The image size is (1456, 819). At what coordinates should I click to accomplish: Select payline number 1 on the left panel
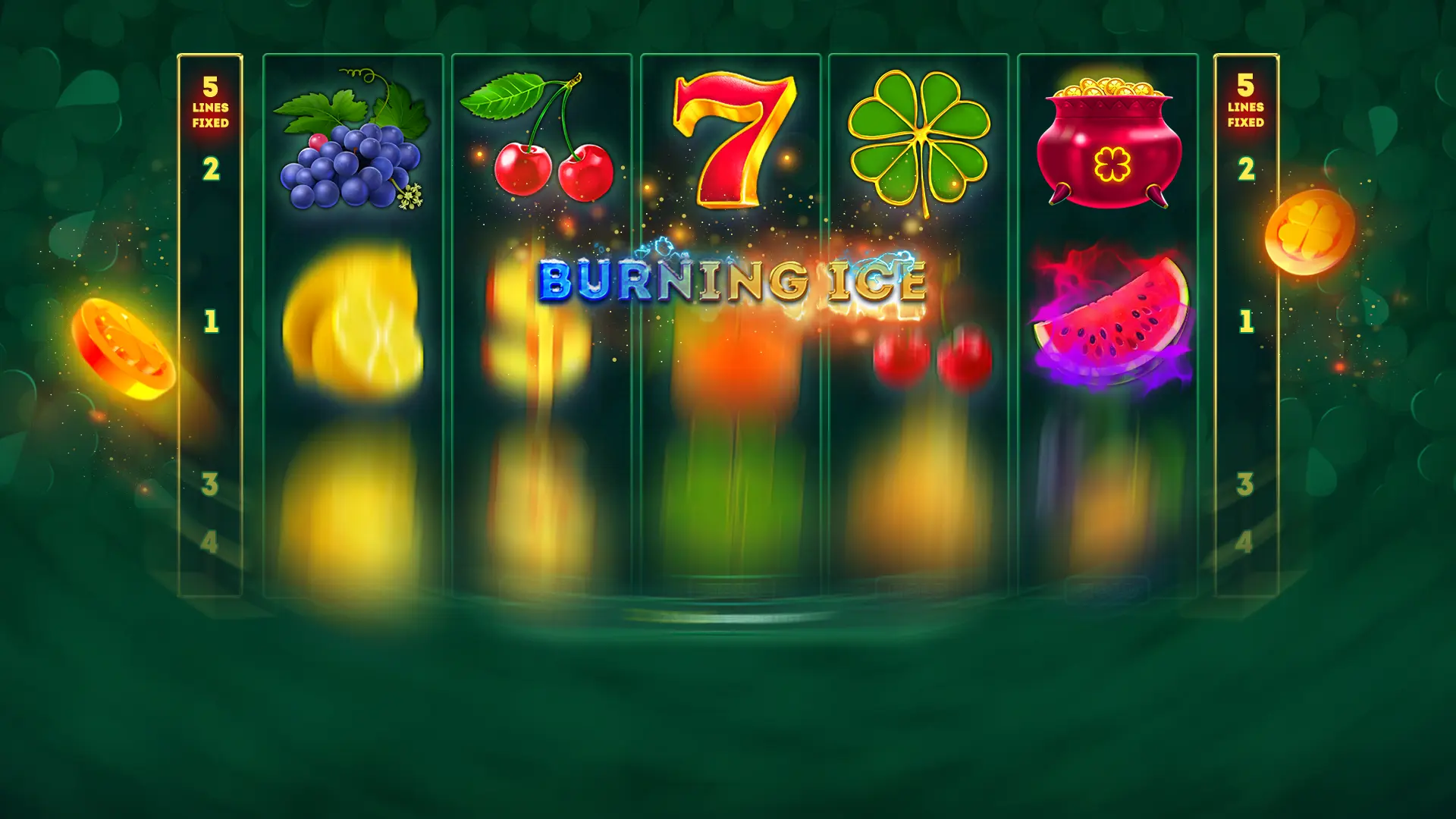click(209, 318)
